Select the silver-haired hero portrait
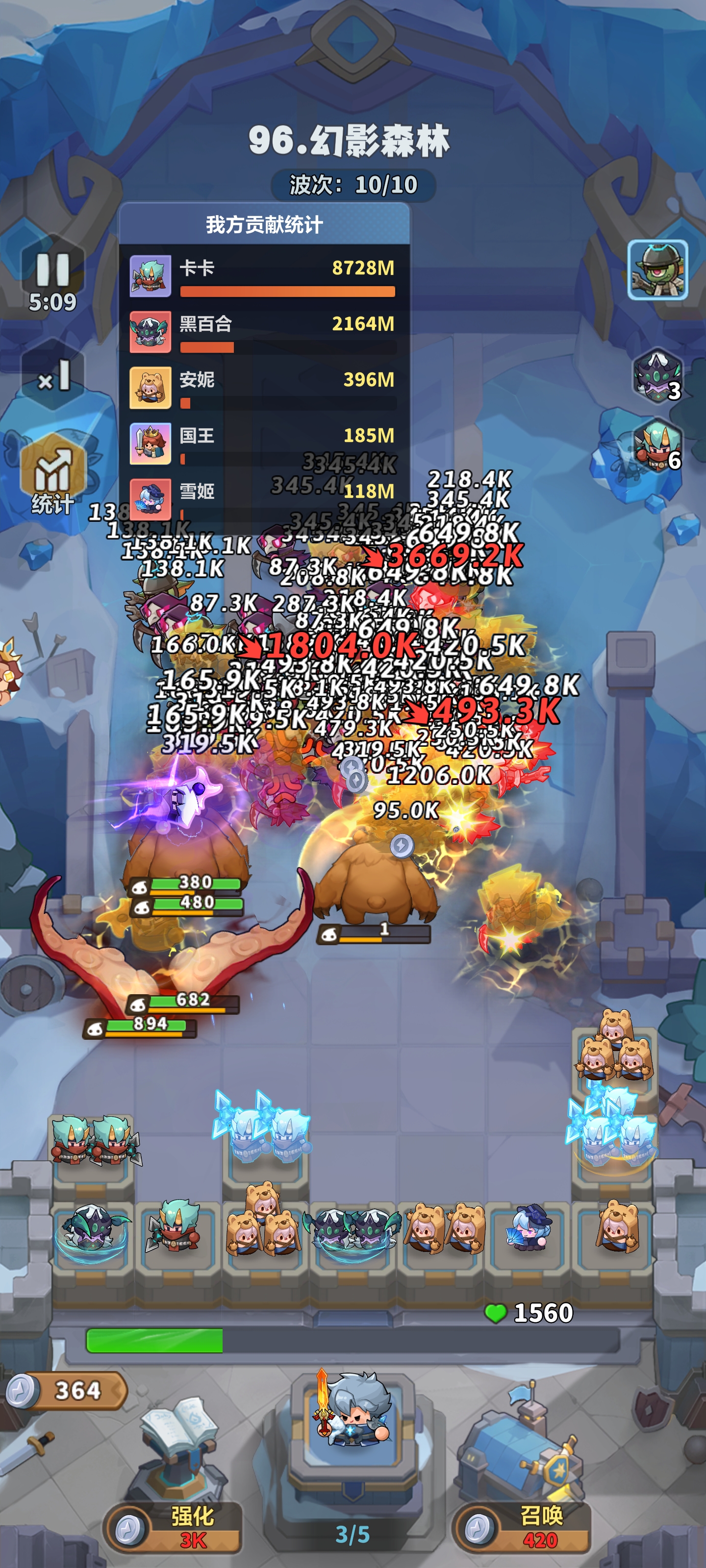 [353, 1413]
